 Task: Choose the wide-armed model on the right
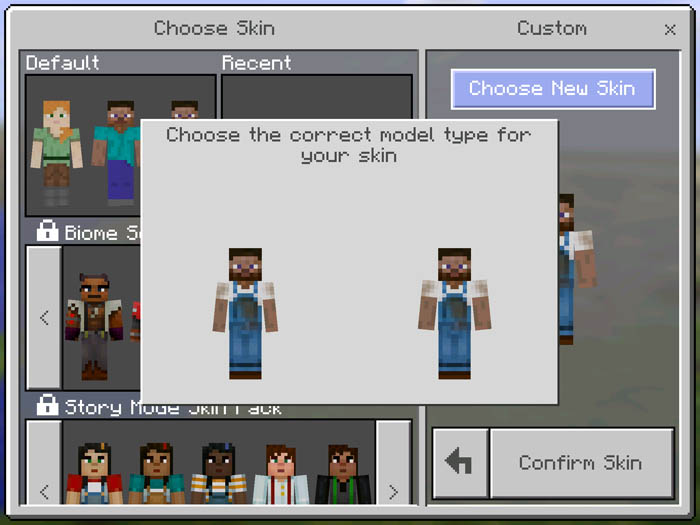coord(454,313)
